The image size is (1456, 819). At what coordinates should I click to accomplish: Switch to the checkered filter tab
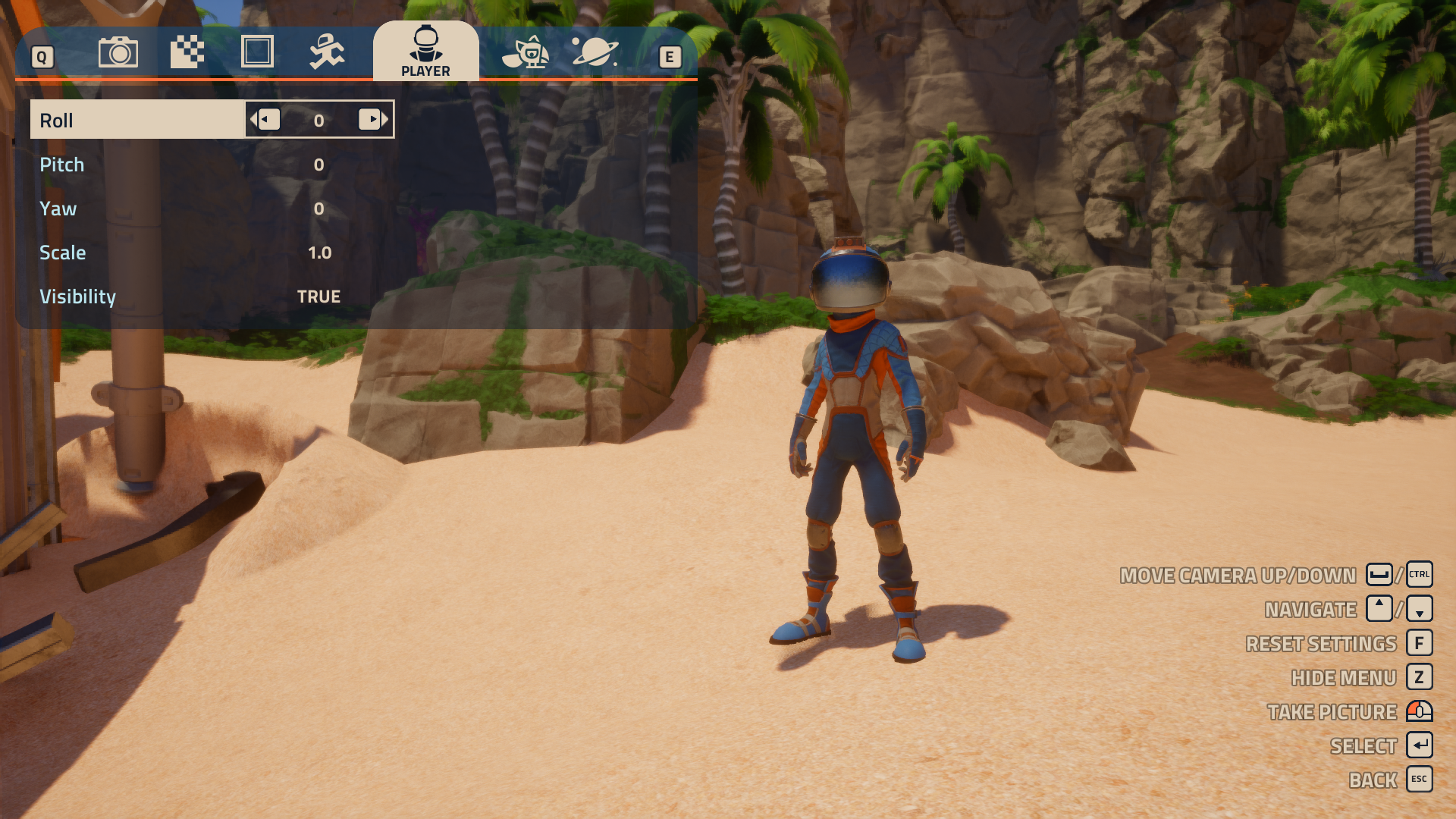point(187,53)
